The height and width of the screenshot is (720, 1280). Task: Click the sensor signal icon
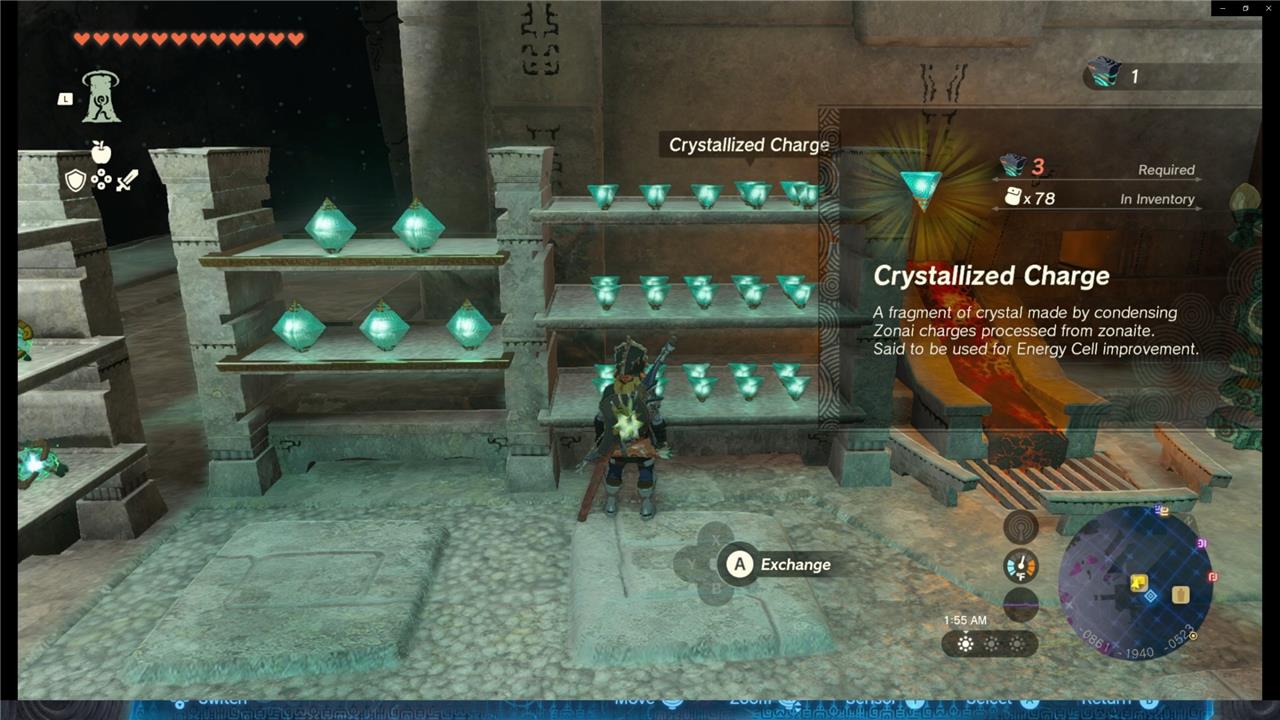point(1021,526)
